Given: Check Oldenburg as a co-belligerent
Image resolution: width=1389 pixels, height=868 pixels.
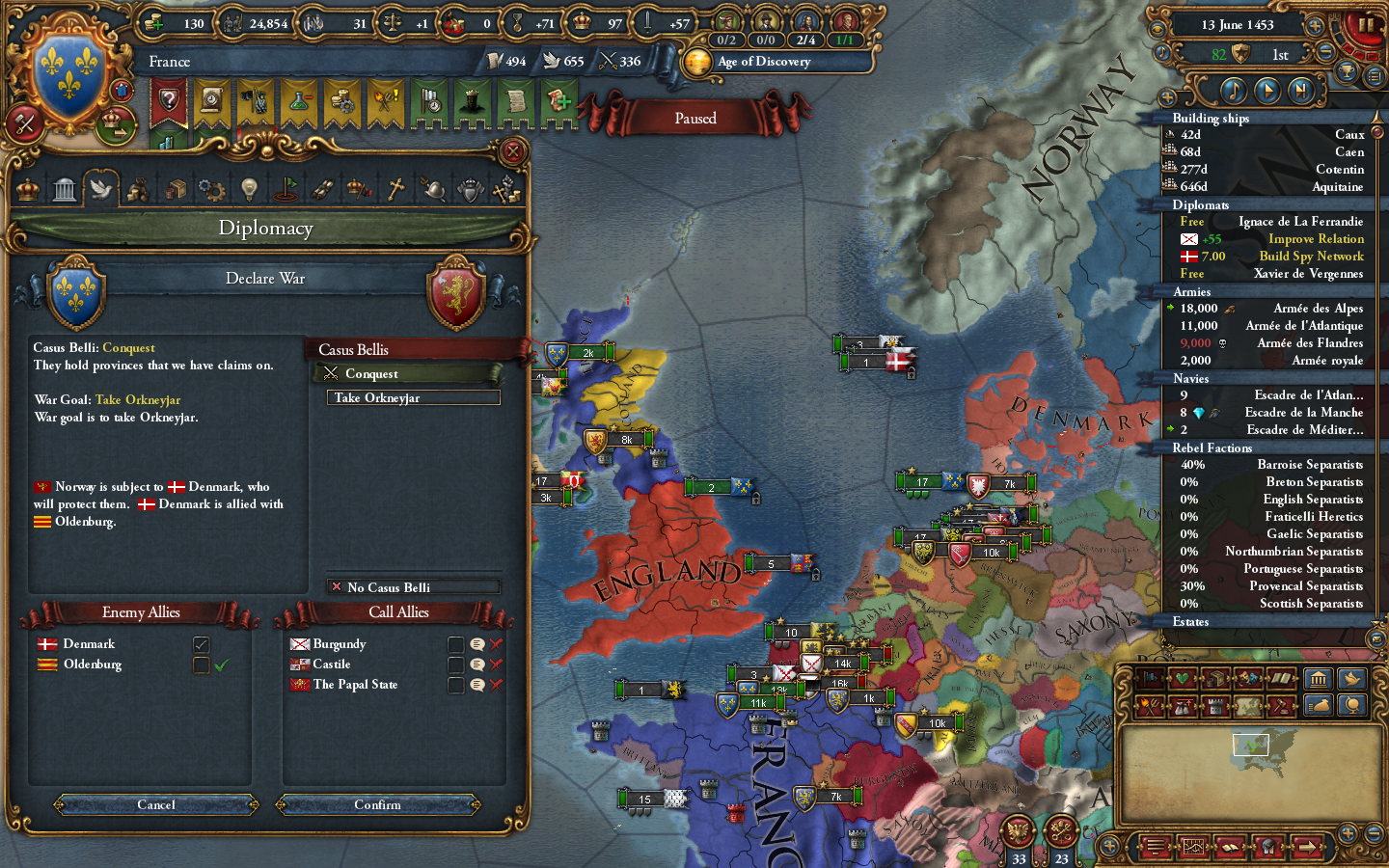Looking at the screenshot, I should 201,665.
